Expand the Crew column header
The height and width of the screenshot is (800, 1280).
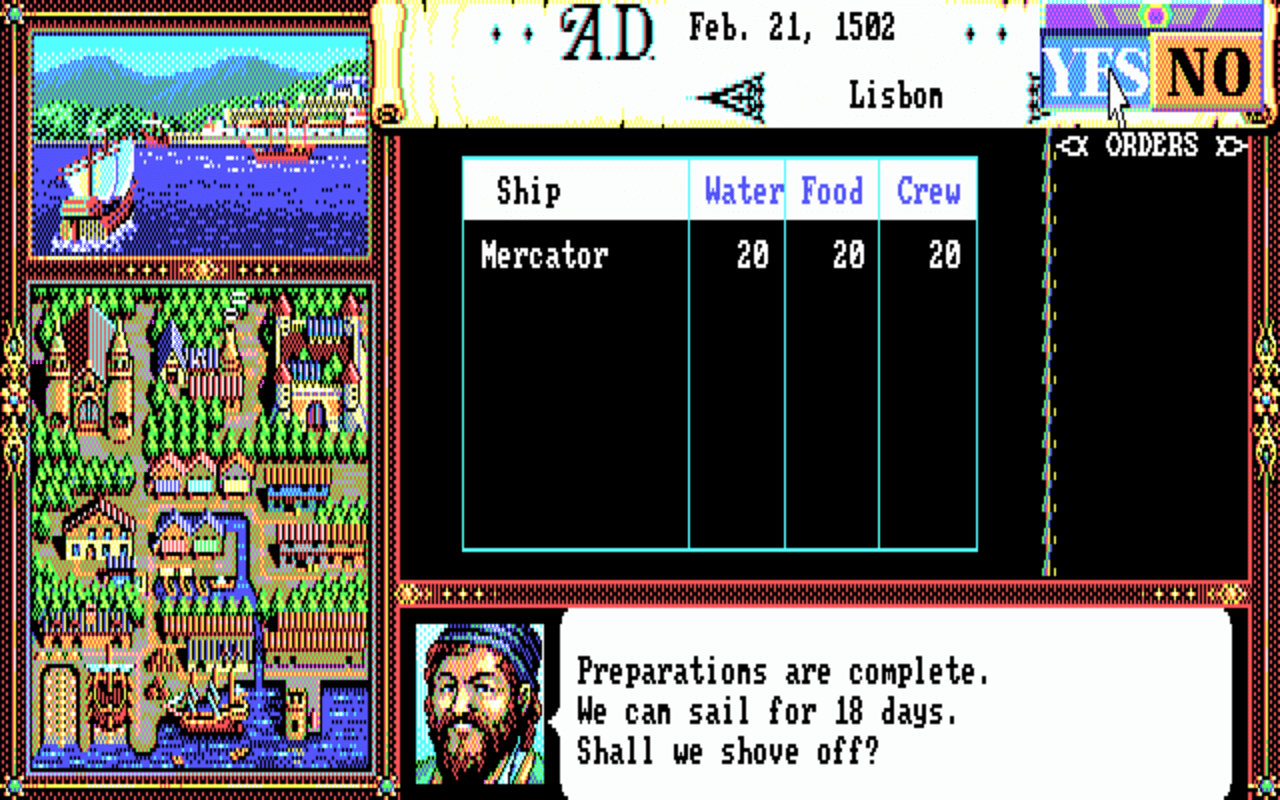pyautogui.click(x=927, y=190)
